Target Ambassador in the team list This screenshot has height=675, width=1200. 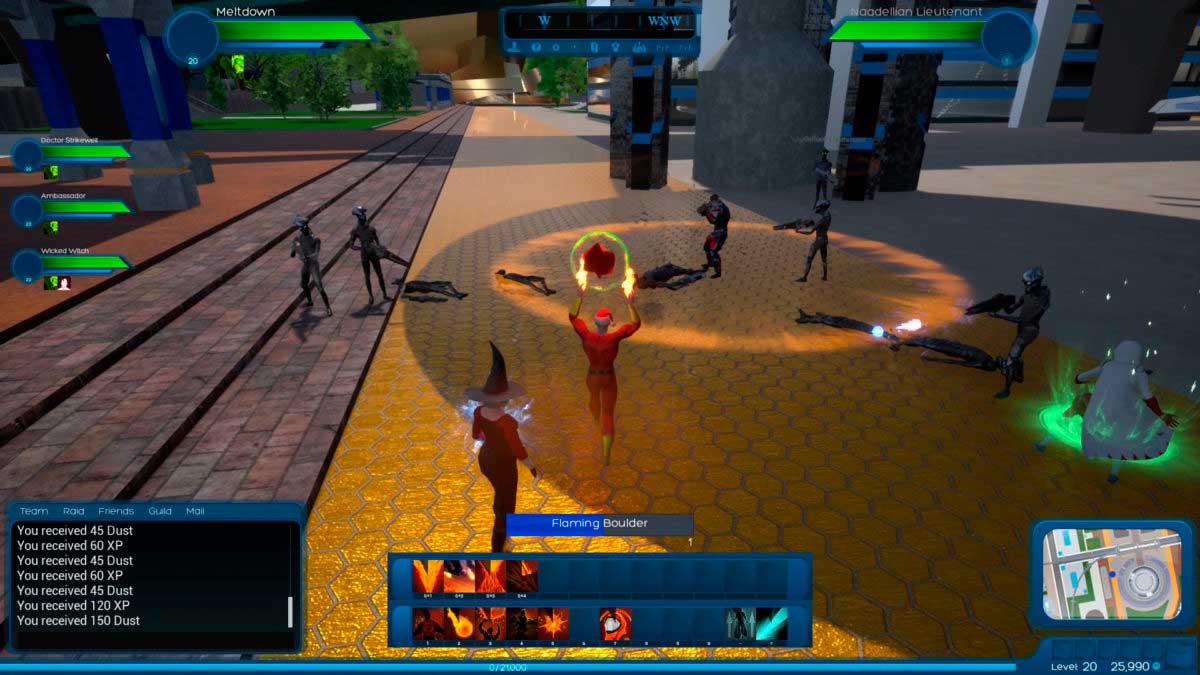tap(27, 209)
